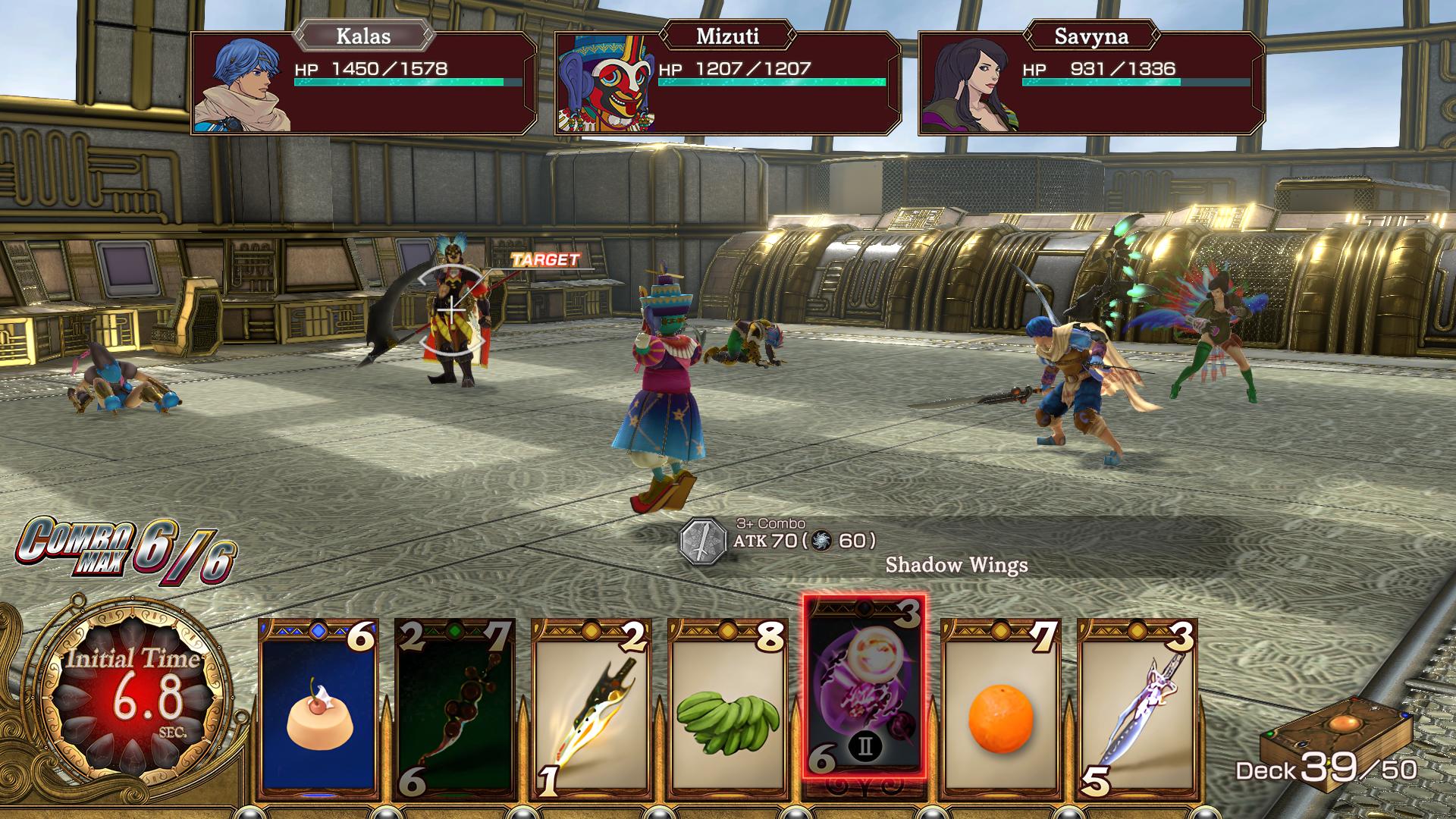
Task: Select the green bananas card
Action: pos(728,709)
